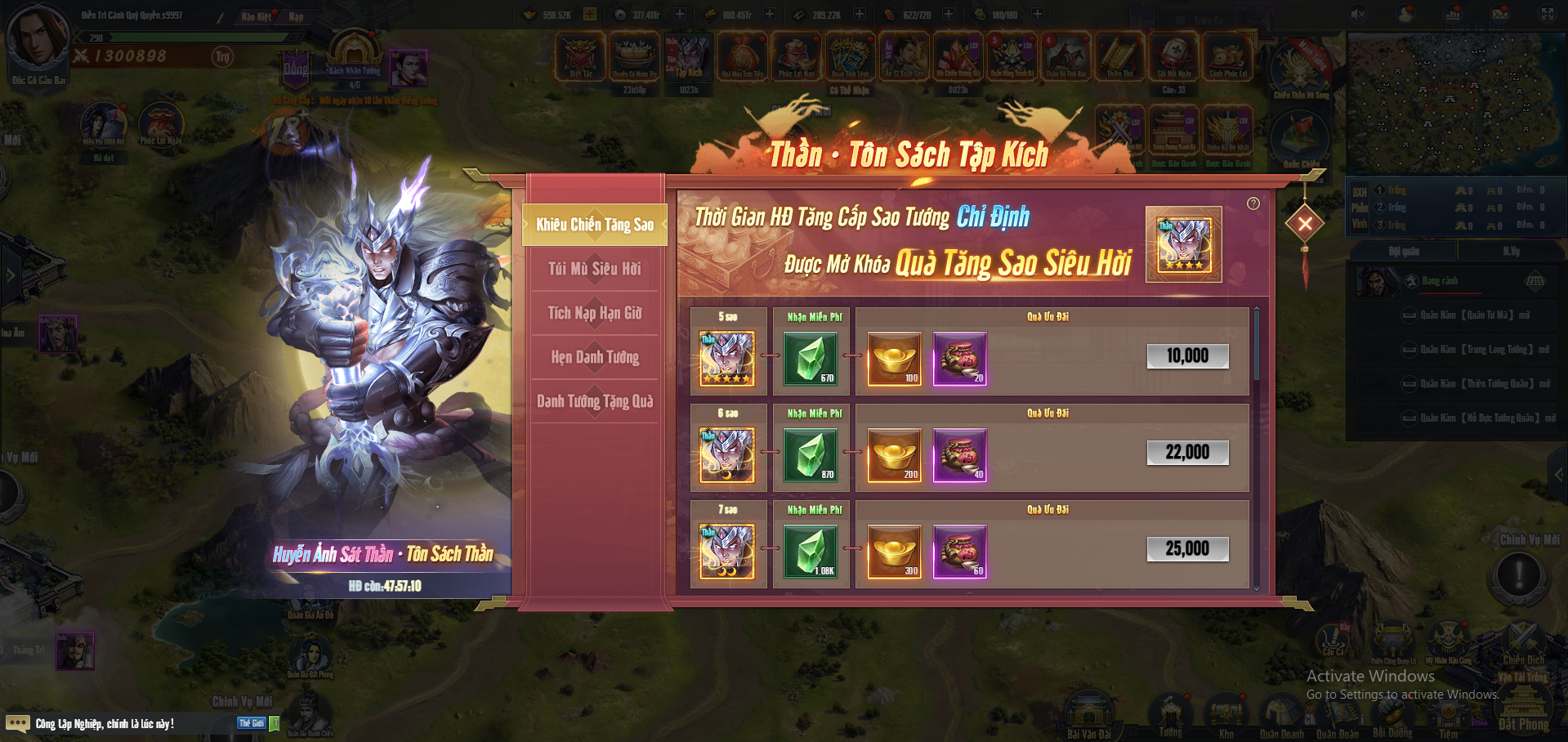Inspect the green crystal reward numbered 670
The image size is (1568, 742).
pos(811,358)
